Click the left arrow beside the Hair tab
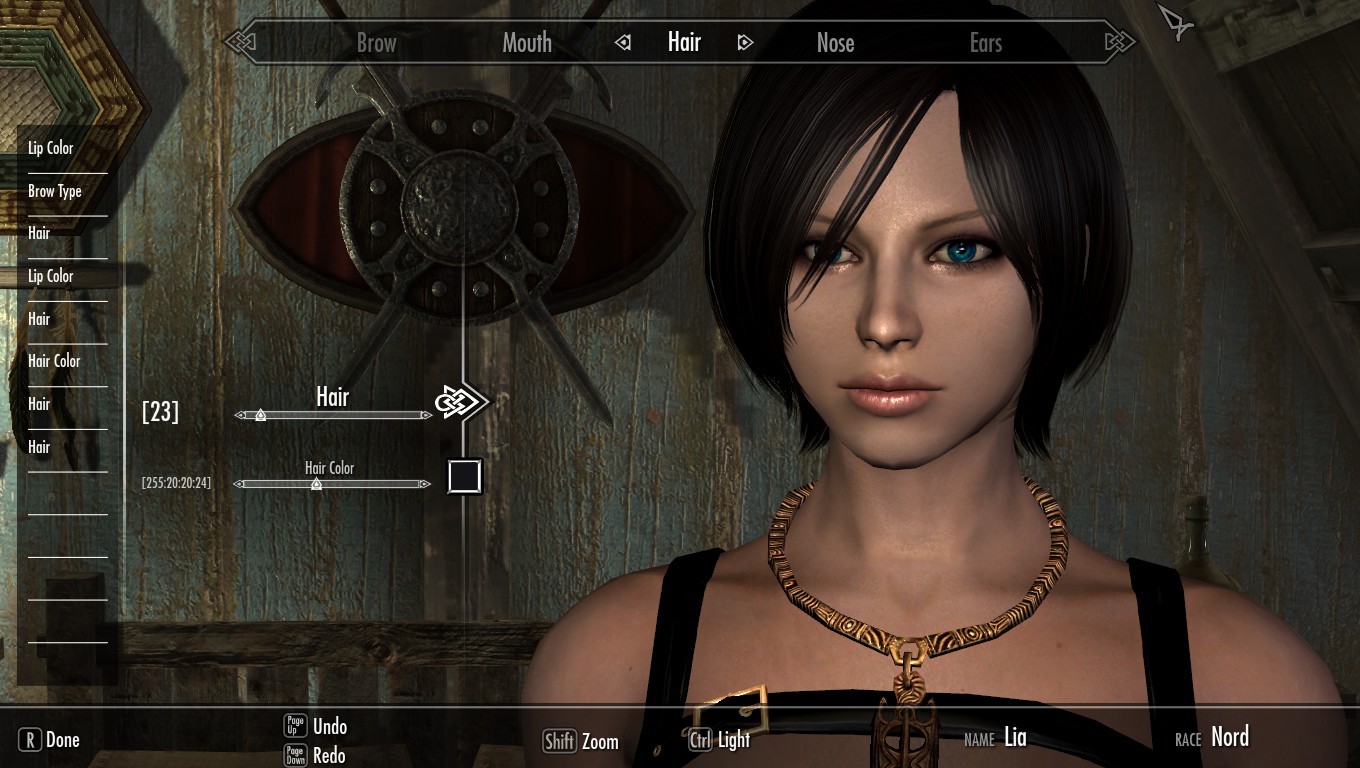Image resolution: width=1360 pixels, height=768 pixels. (x=623, y=43)
